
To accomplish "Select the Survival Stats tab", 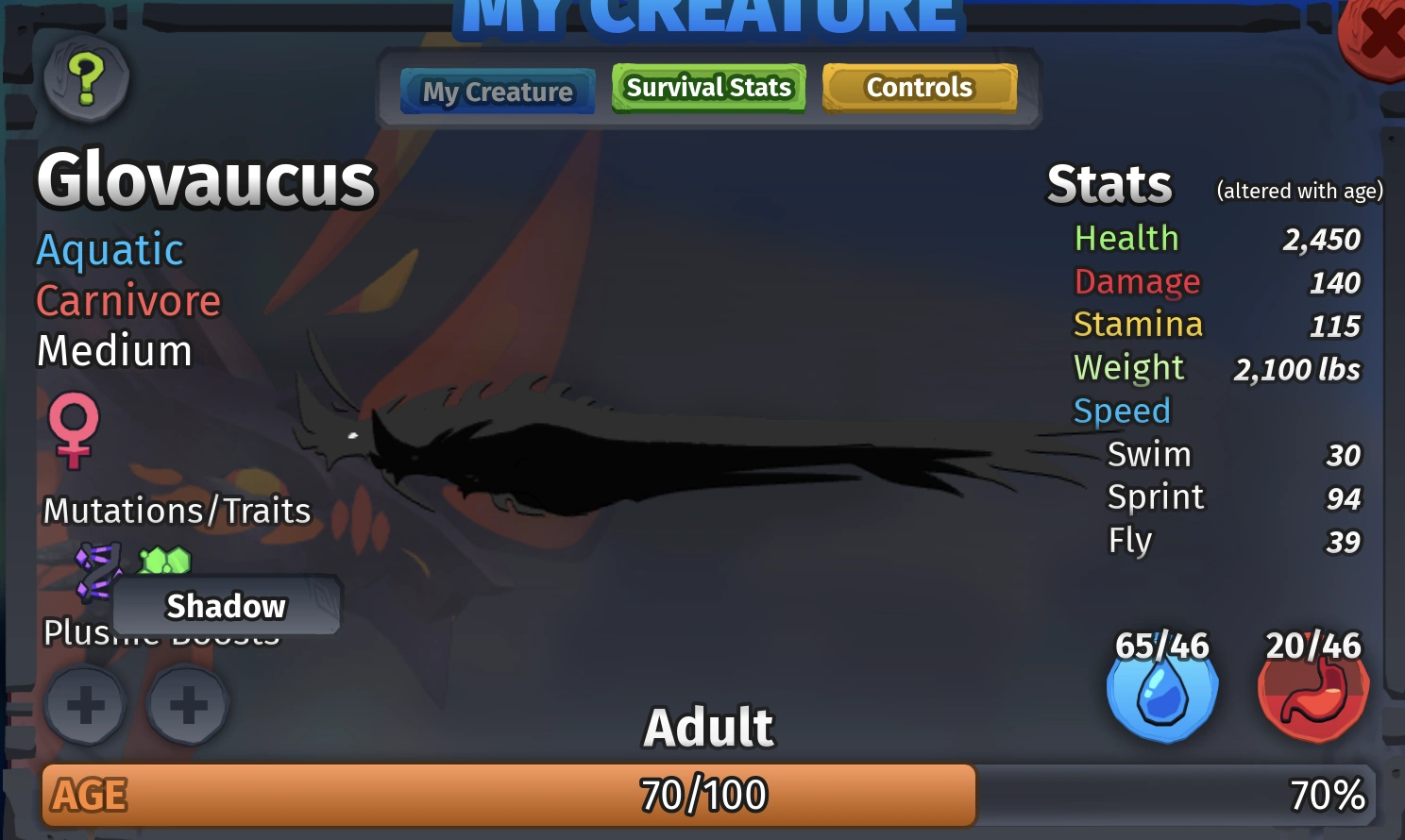I will 707,87.
